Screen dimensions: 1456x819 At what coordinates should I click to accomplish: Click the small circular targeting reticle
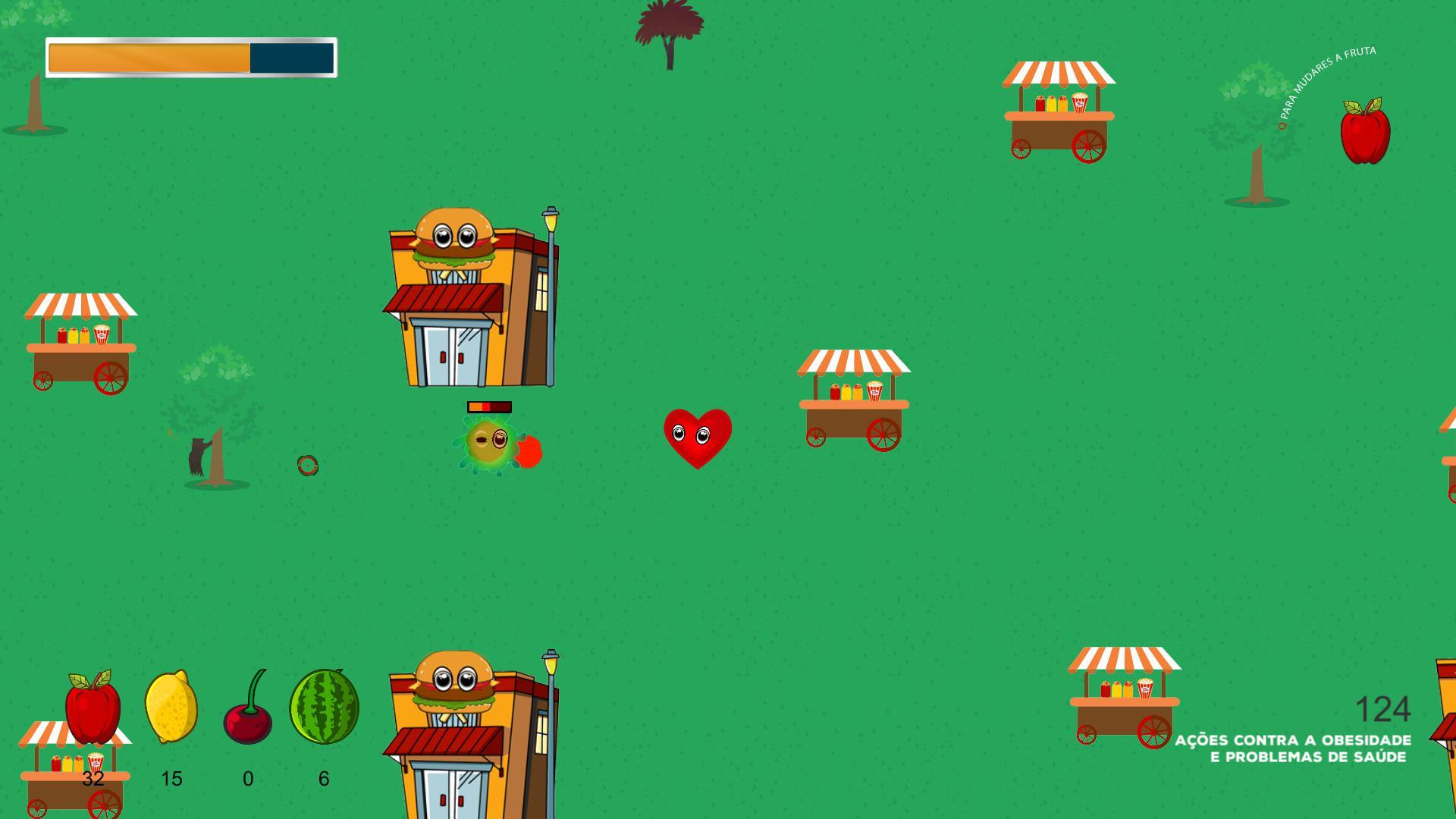point(307,466)
